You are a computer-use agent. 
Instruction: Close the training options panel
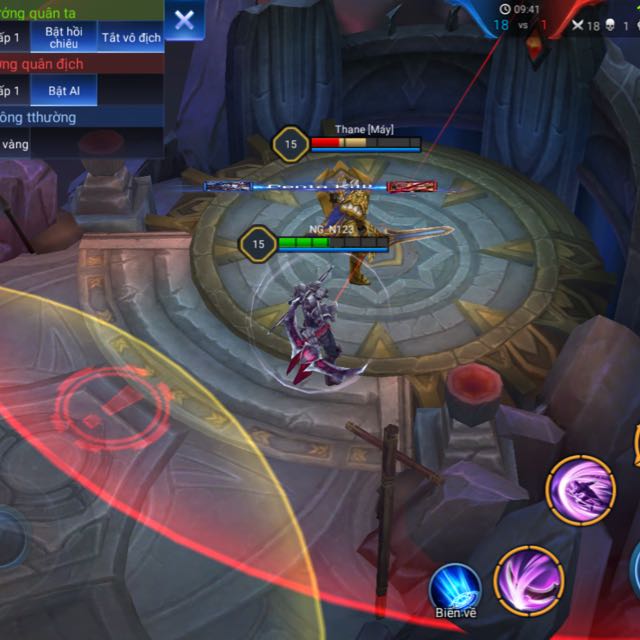pyautogui.click(x=185, y=20)
